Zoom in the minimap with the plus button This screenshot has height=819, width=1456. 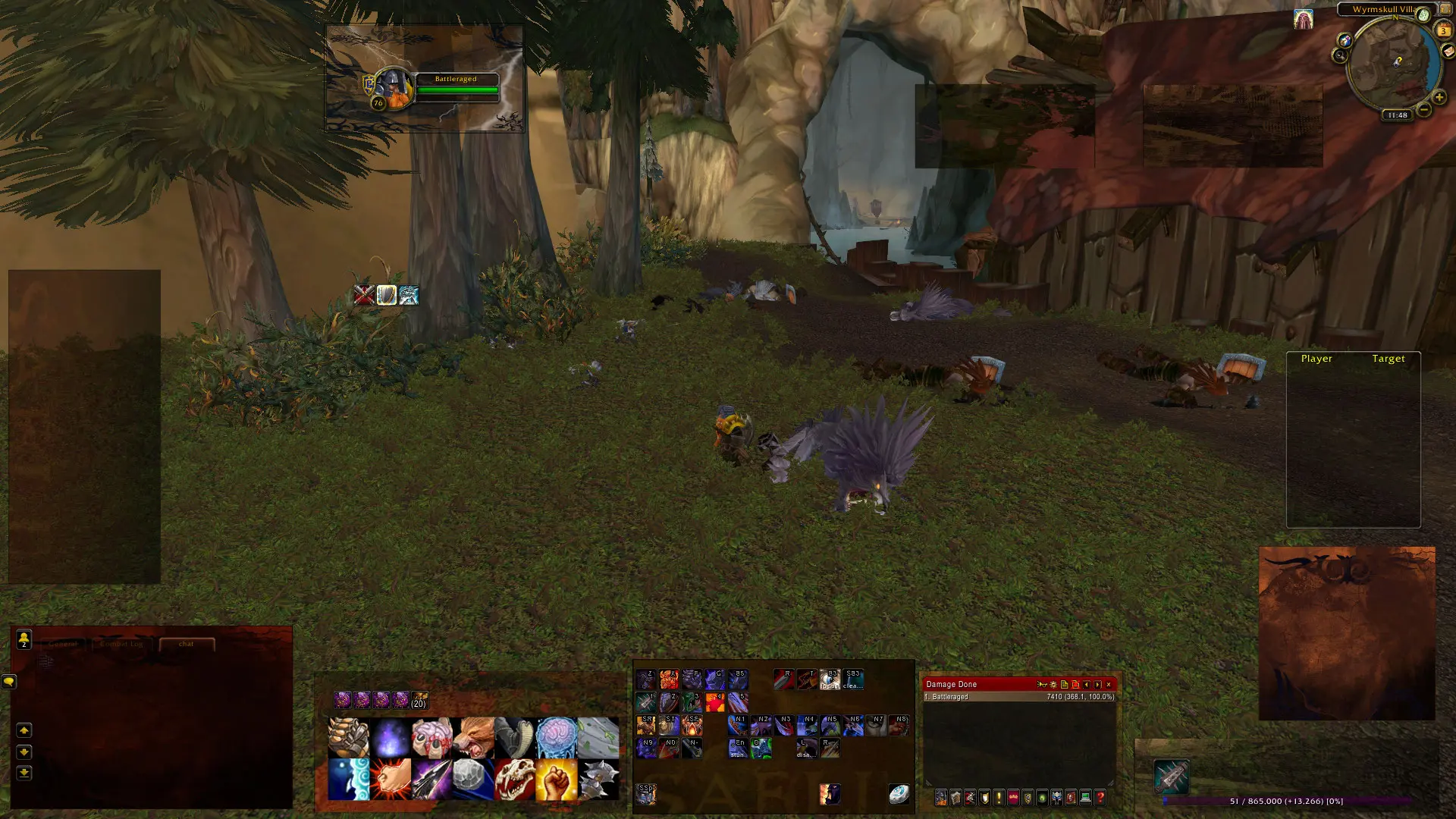coord(1439,98)
